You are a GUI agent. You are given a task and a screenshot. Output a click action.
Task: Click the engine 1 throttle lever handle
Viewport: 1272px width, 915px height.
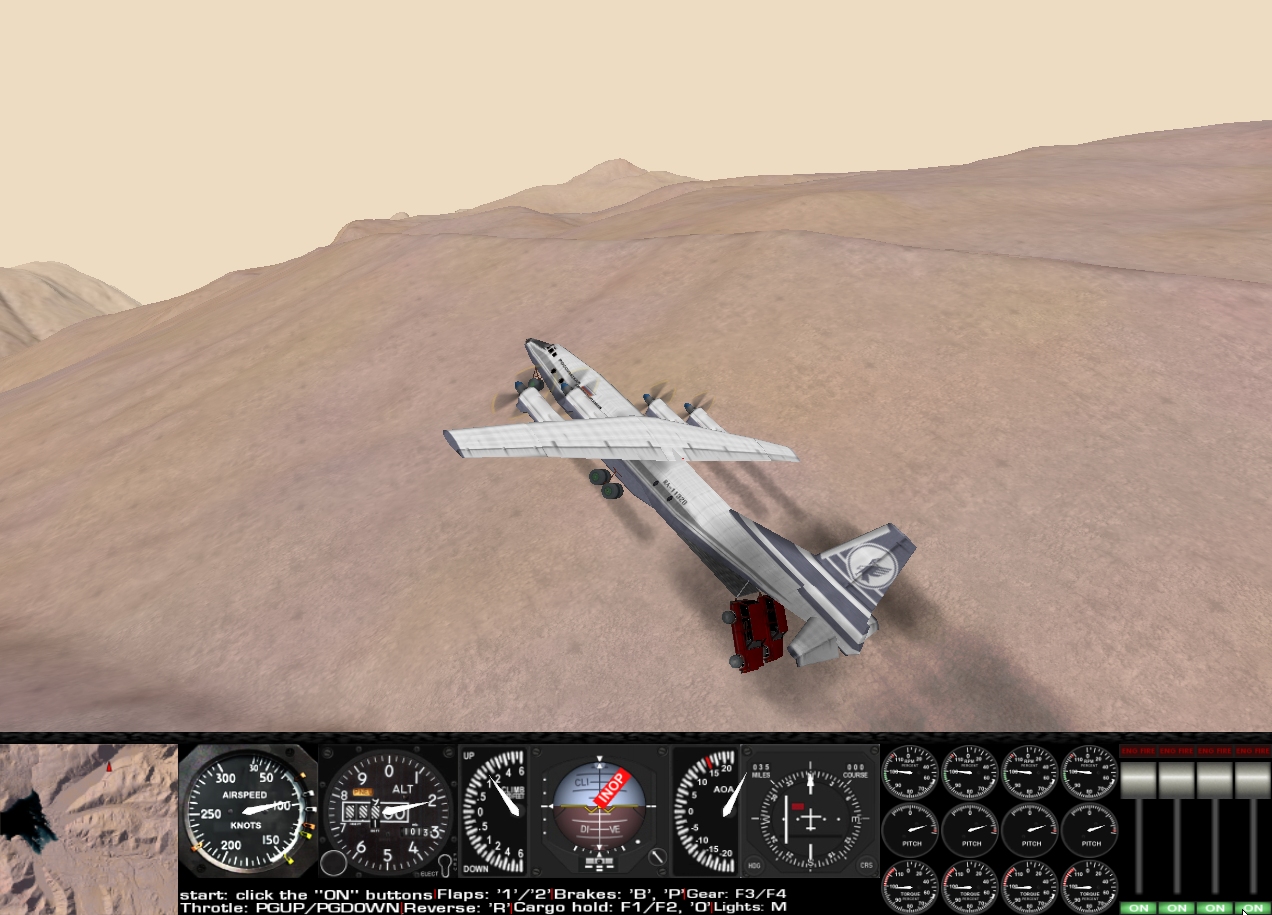coord(1137,780)
